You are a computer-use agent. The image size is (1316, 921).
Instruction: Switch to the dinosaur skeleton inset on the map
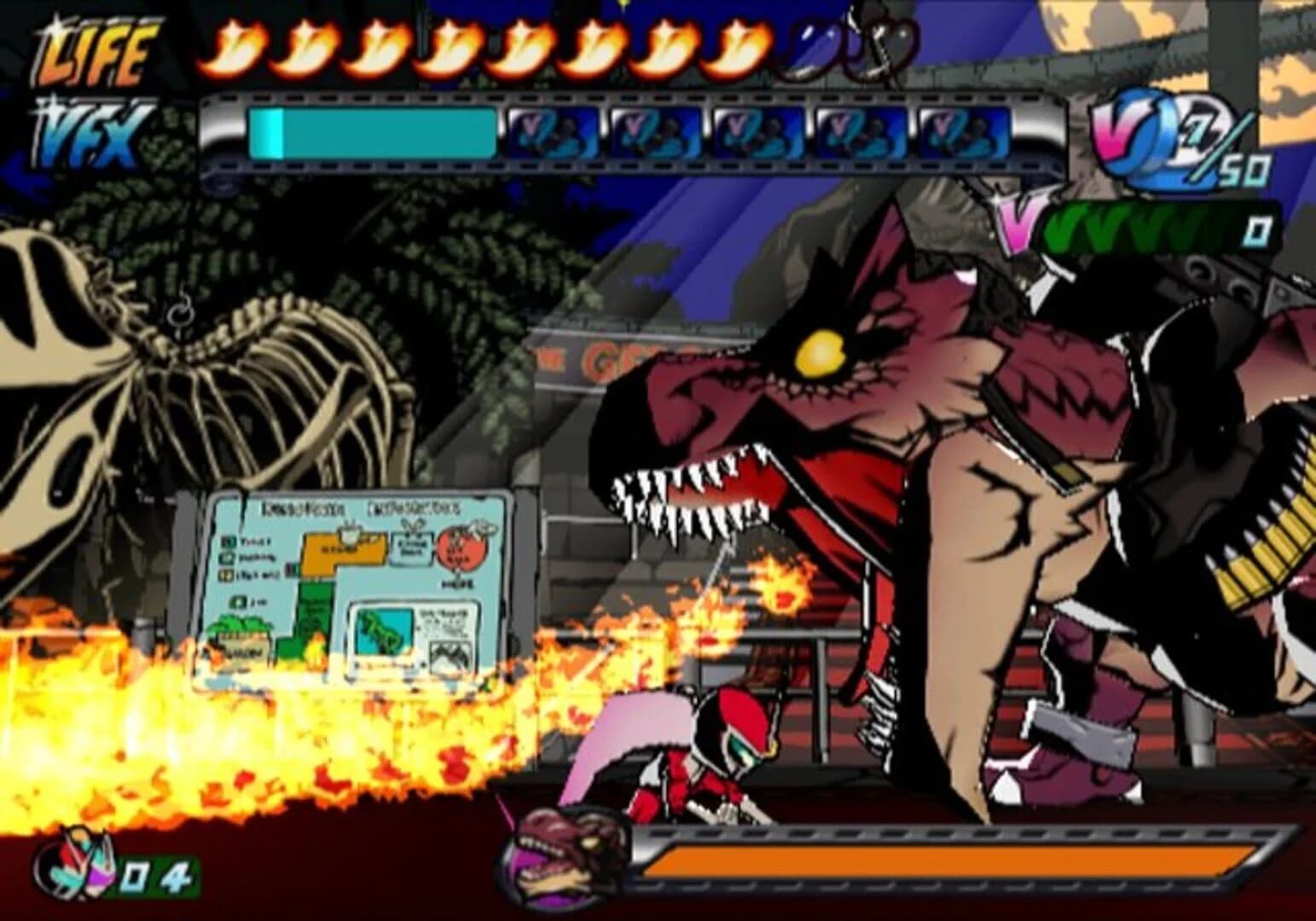point(382,632)
